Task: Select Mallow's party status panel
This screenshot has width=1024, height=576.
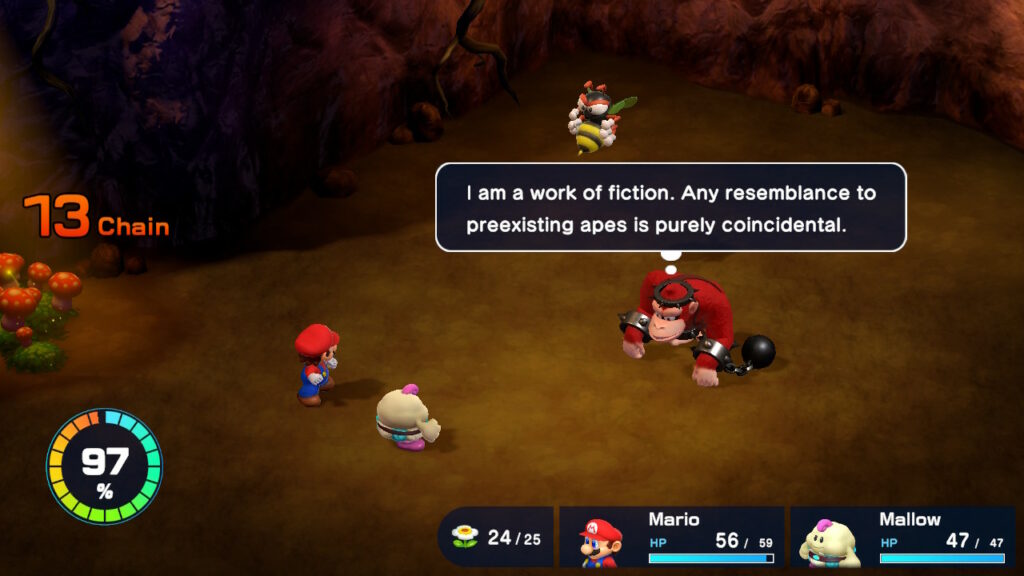Action: click(x=902, y=538)
